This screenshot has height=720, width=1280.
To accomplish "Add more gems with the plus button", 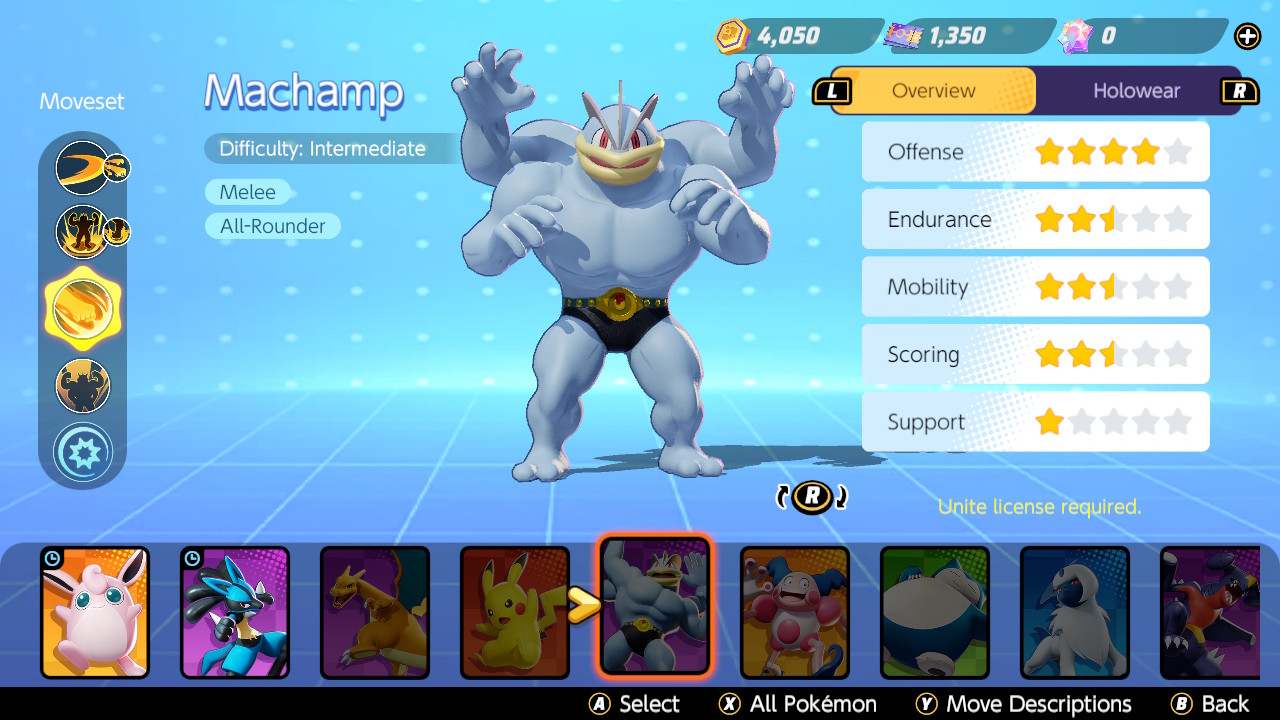I will coord(1247,37).
